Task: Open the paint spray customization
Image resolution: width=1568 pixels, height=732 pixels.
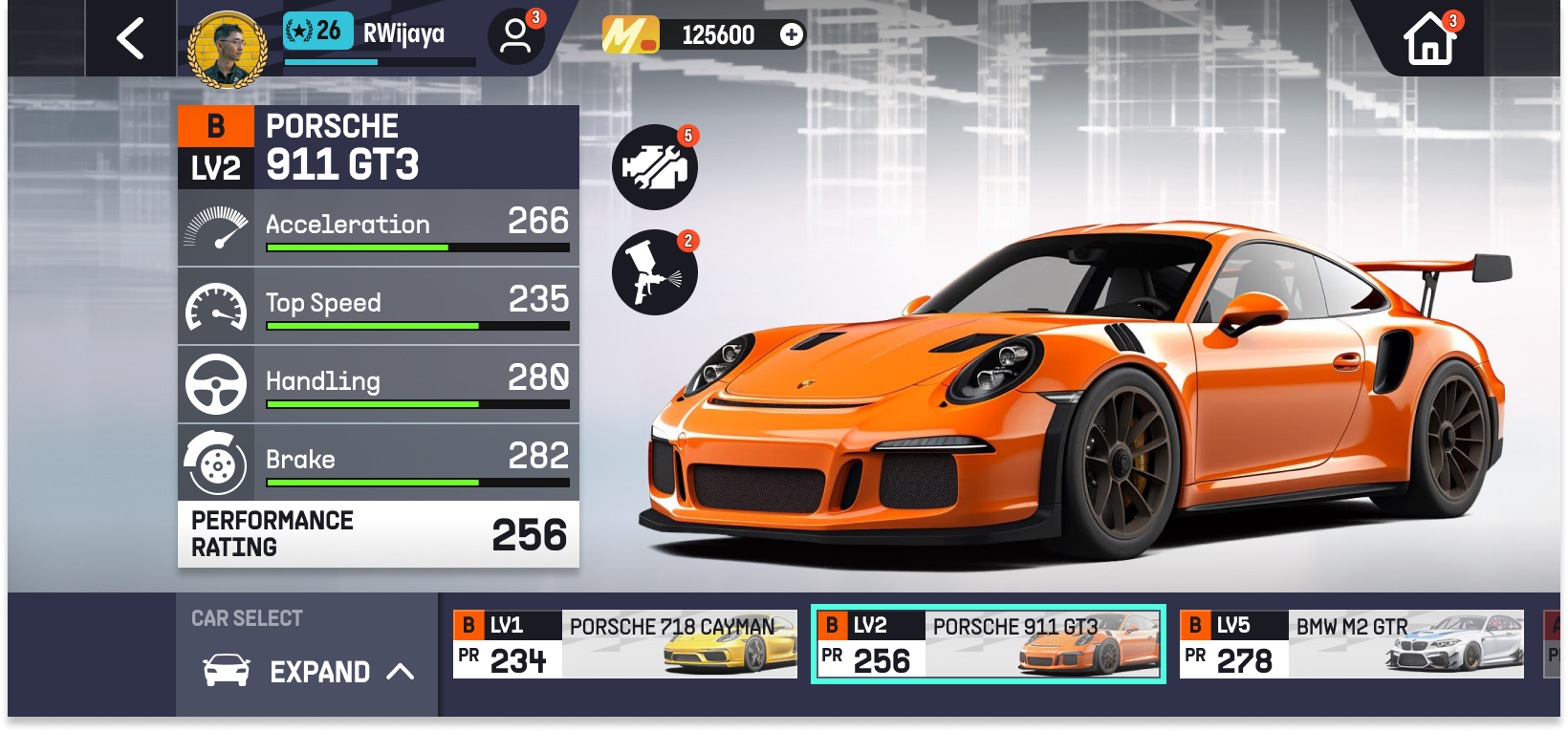Action: click(x=655, y=272)
